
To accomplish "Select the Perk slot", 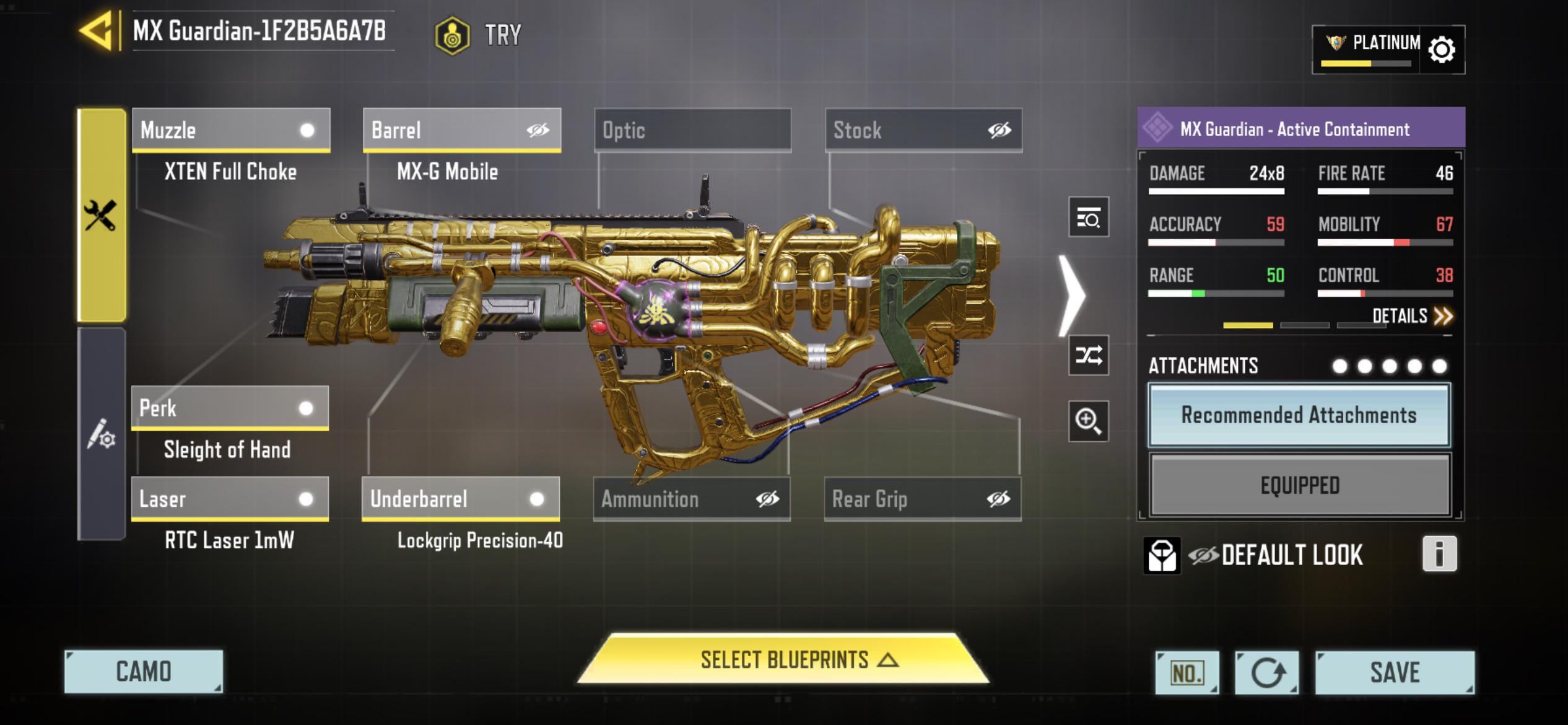I will click(x=230, y=408).
